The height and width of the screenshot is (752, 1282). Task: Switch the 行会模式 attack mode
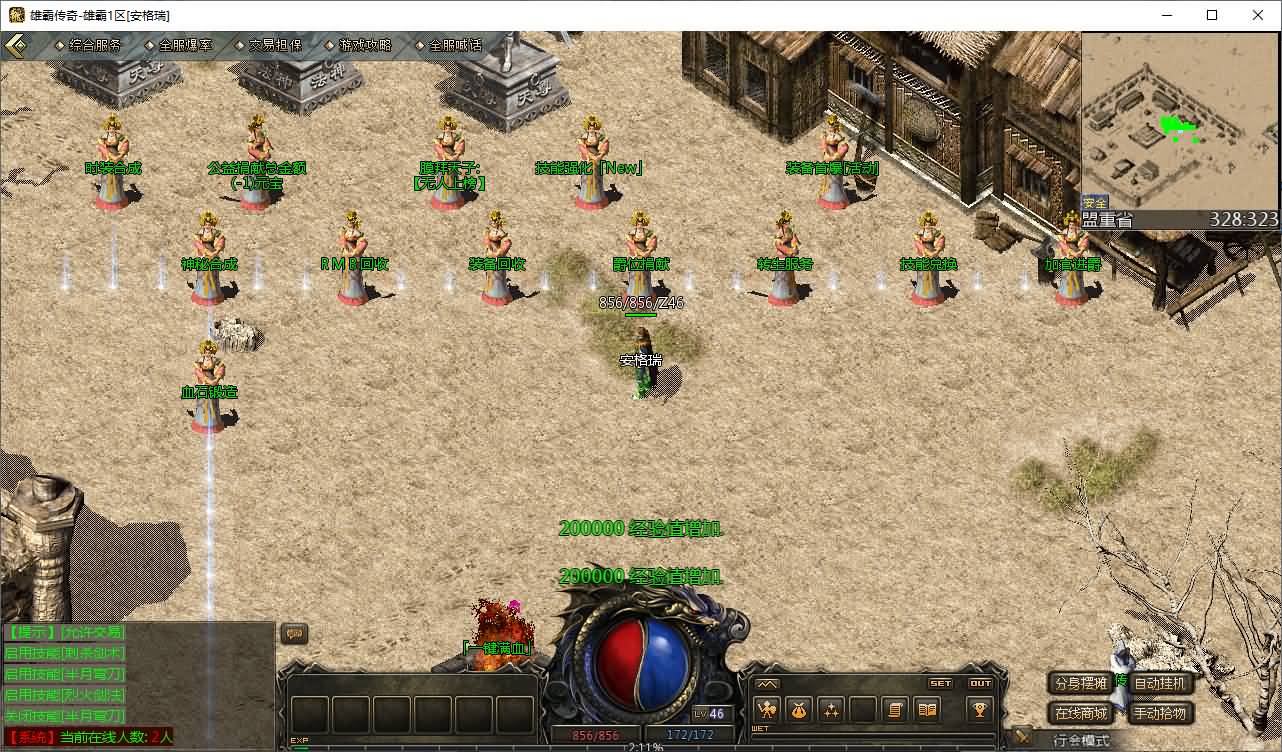(x=1080, y=741)
